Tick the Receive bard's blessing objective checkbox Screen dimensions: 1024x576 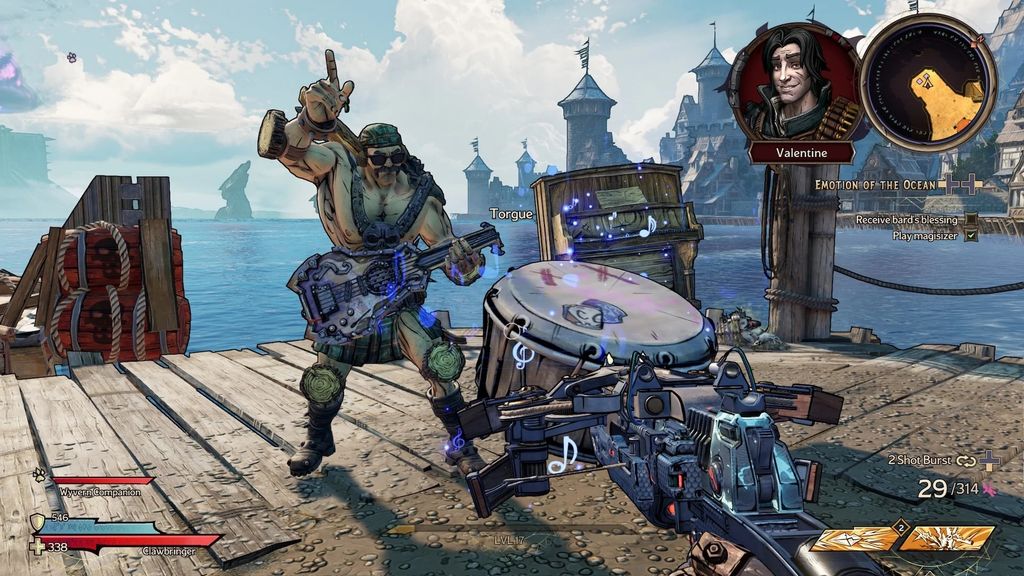[970, 220]
